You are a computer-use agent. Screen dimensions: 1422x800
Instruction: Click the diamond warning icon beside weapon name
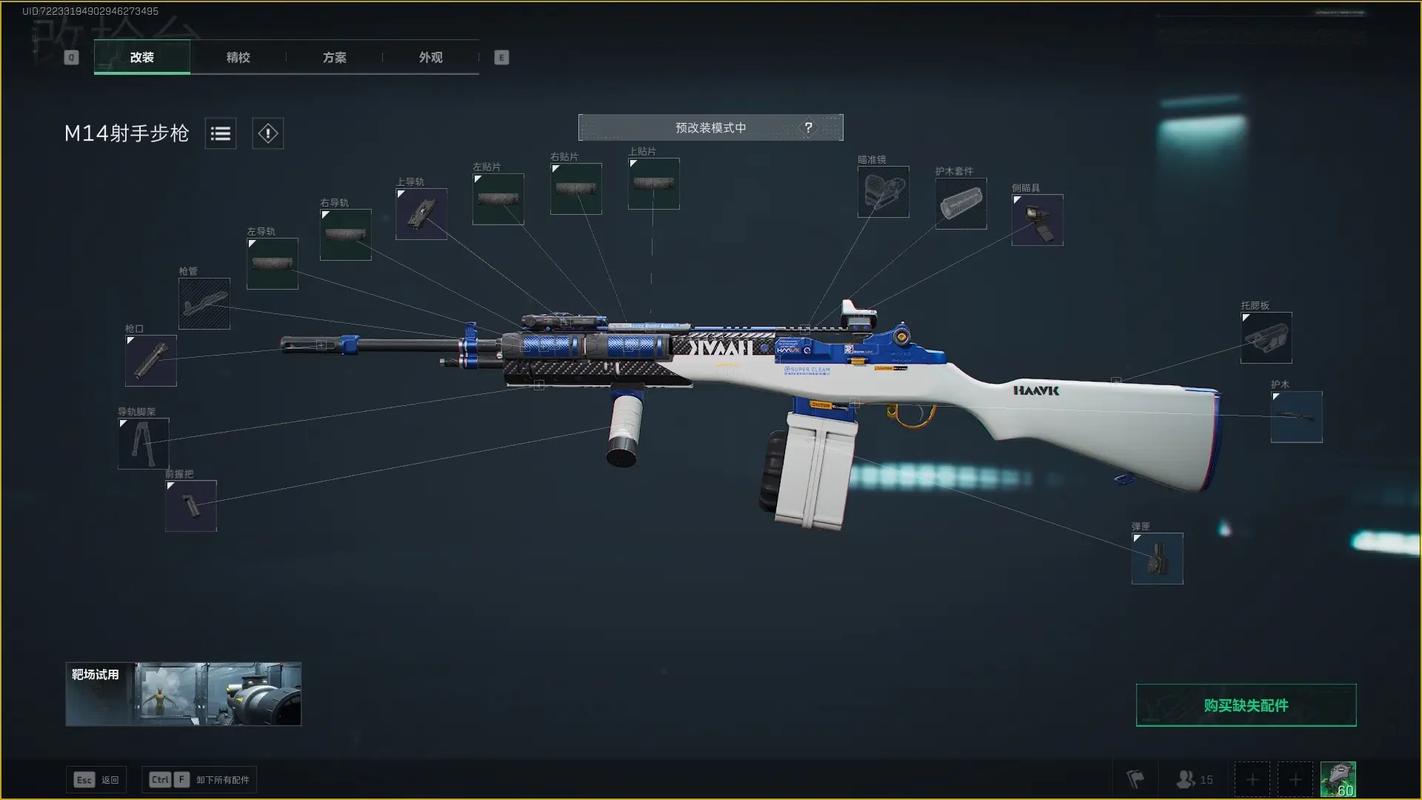click(x=267, y=133)
